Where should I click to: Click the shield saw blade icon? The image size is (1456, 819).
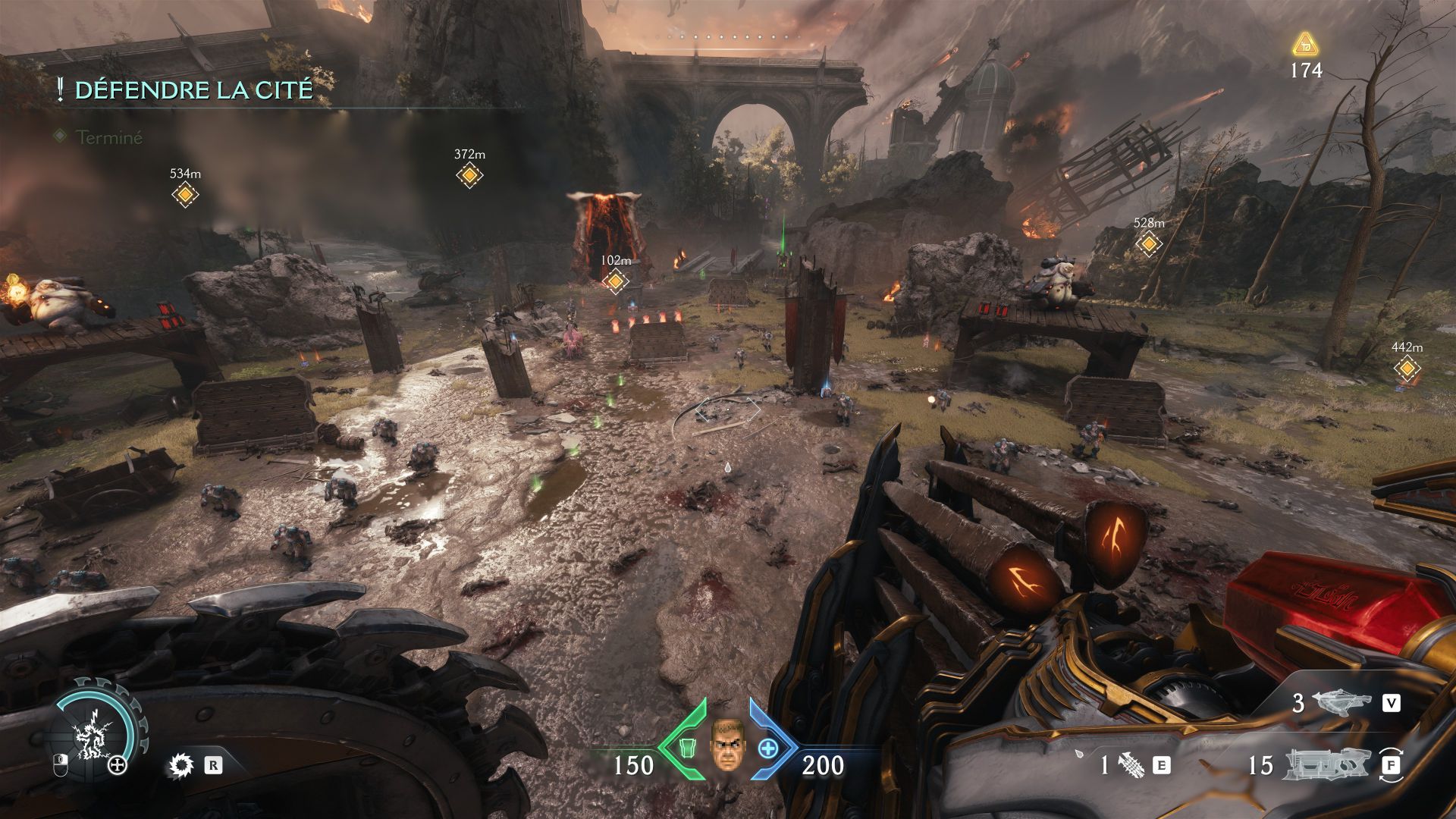click(181, 765)
